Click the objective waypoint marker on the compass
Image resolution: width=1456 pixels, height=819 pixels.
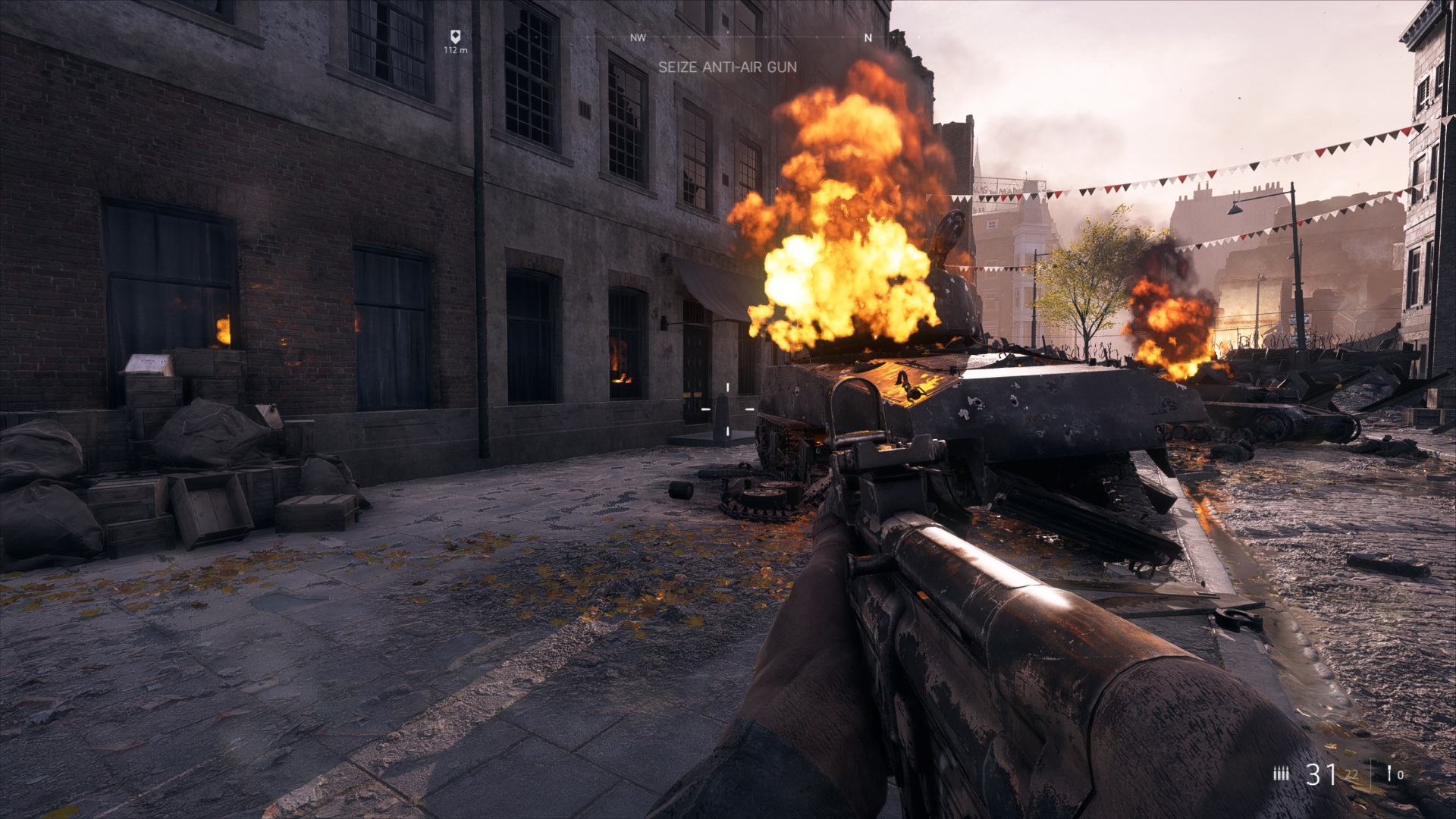point(455,36)
